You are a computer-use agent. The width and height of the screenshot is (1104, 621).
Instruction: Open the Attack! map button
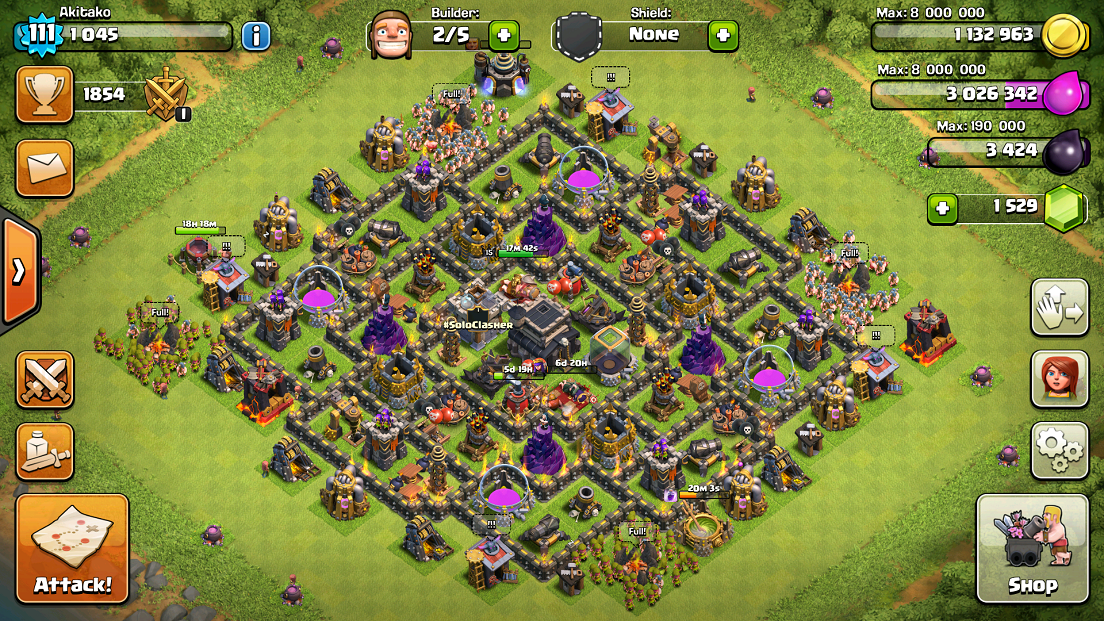pos(72,548)
